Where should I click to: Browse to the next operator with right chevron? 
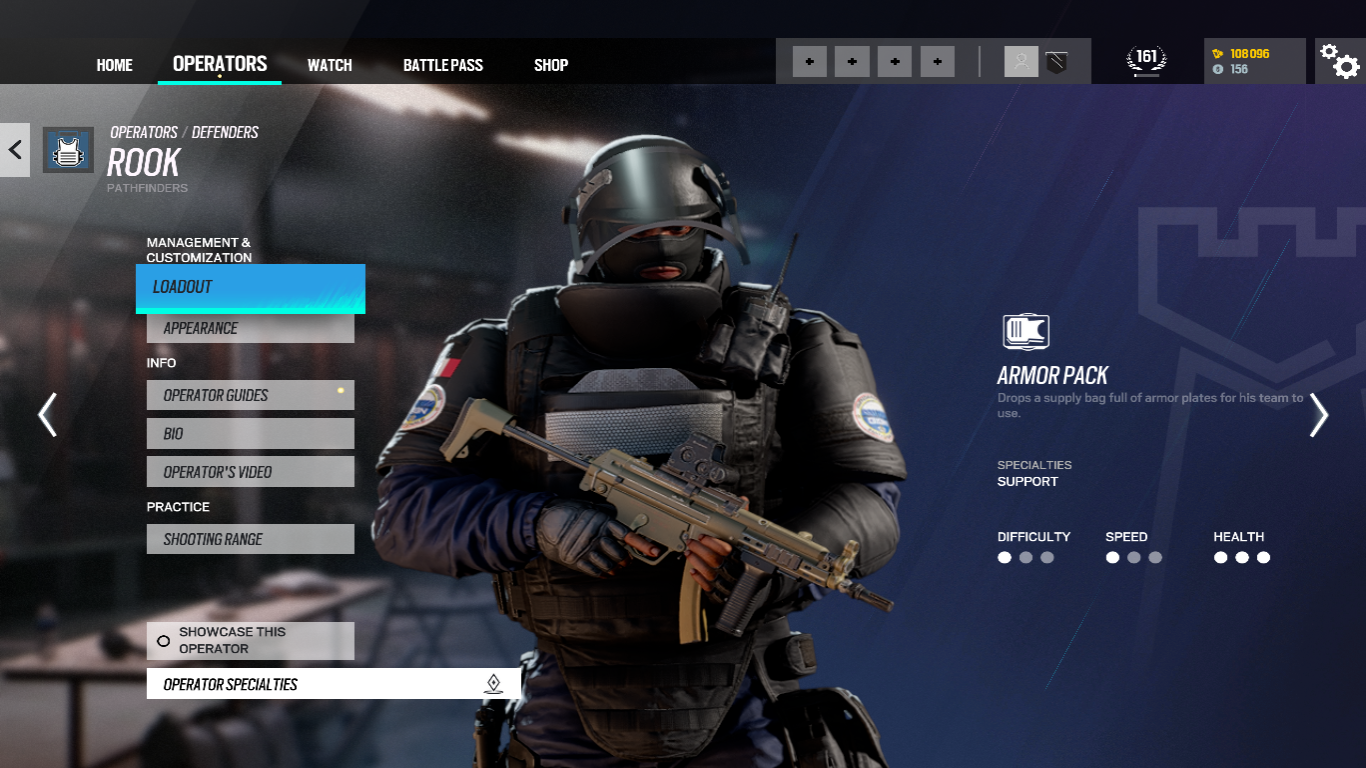1319,414
